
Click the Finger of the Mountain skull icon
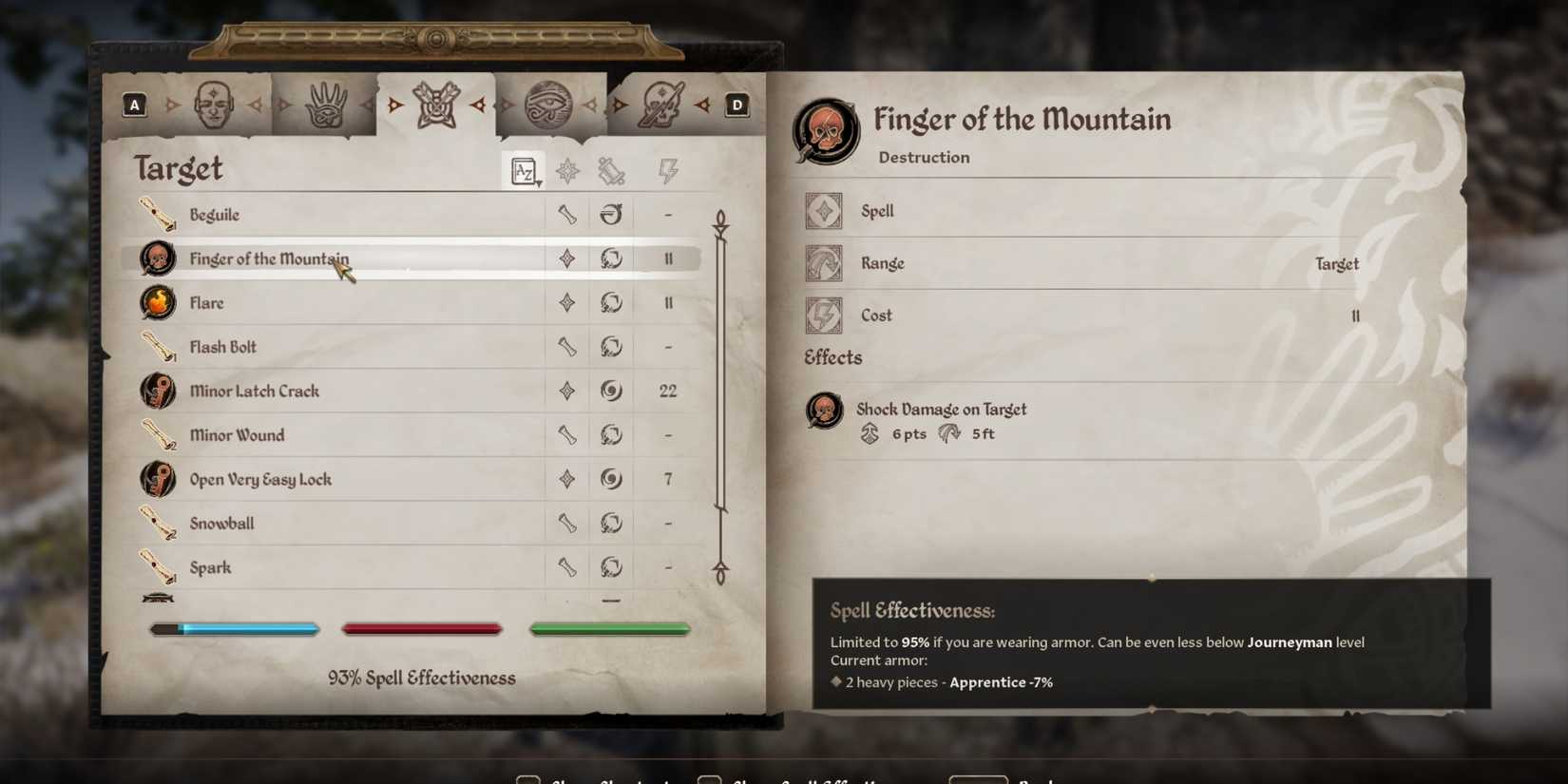click(158, 258)
